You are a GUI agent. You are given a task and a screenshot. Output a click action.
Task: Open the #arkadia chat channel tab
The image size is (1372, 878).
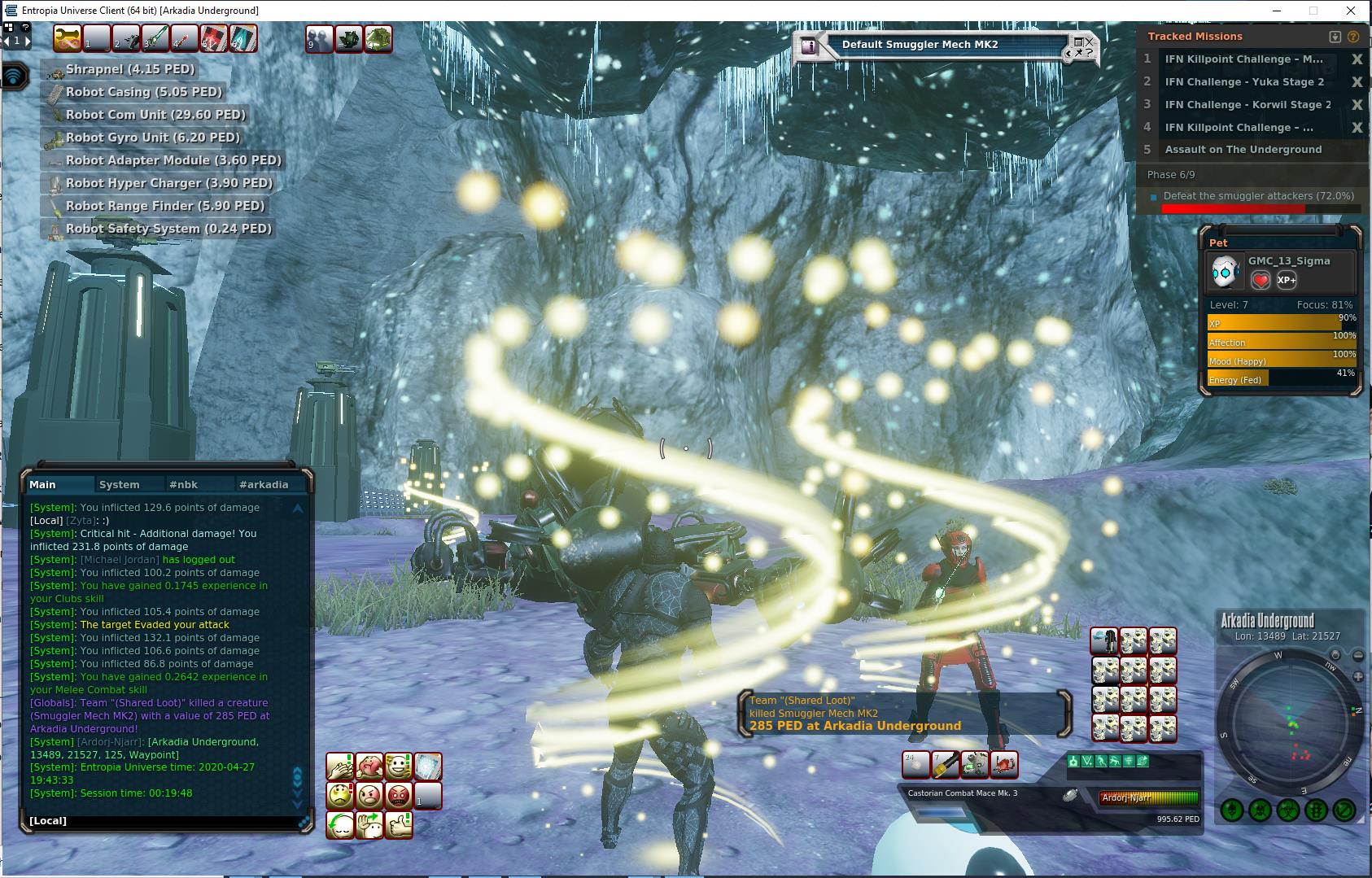[x=264, y=484]
